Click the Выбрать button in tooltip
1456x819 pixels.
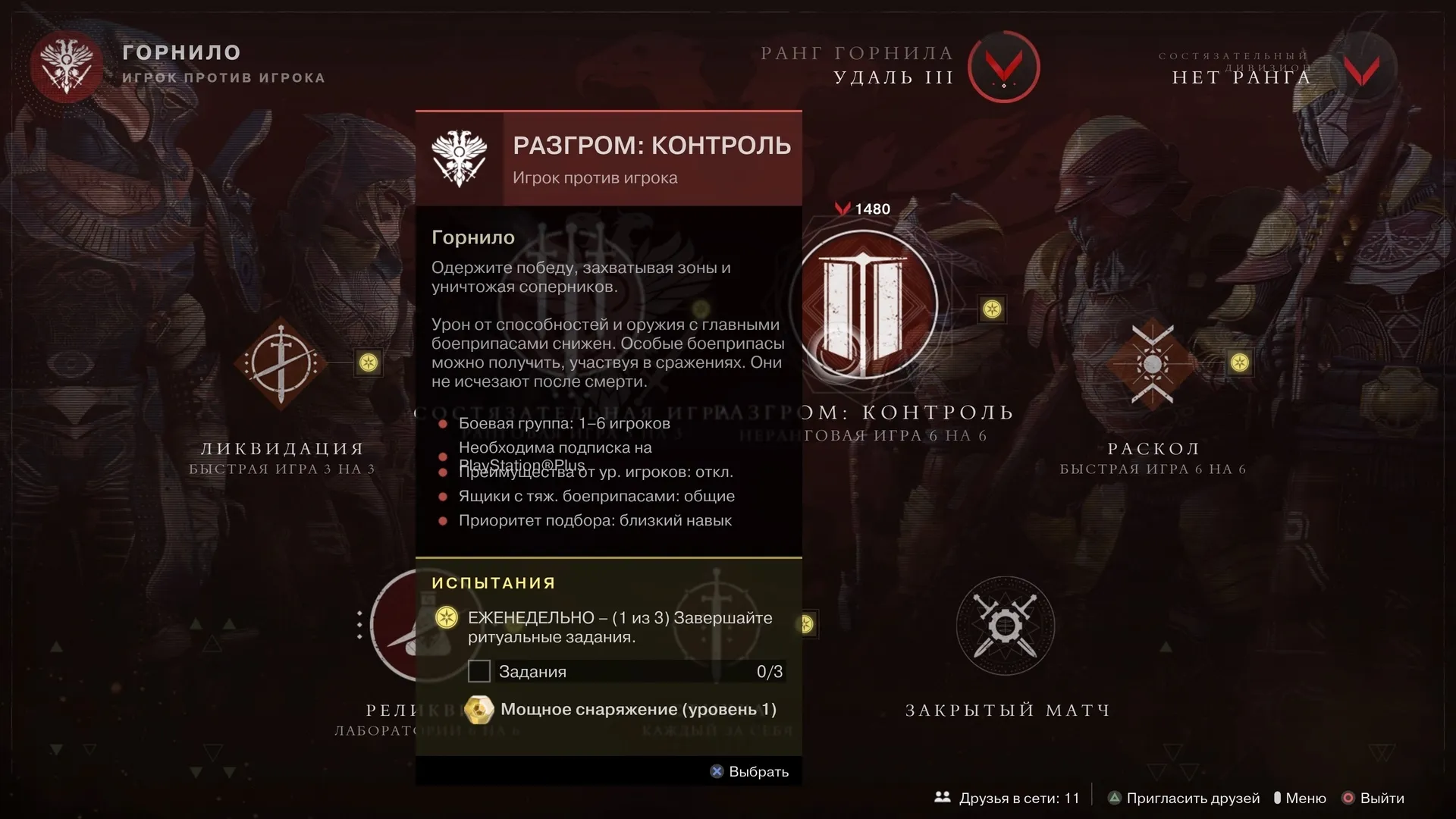click(x=749, y=771)
